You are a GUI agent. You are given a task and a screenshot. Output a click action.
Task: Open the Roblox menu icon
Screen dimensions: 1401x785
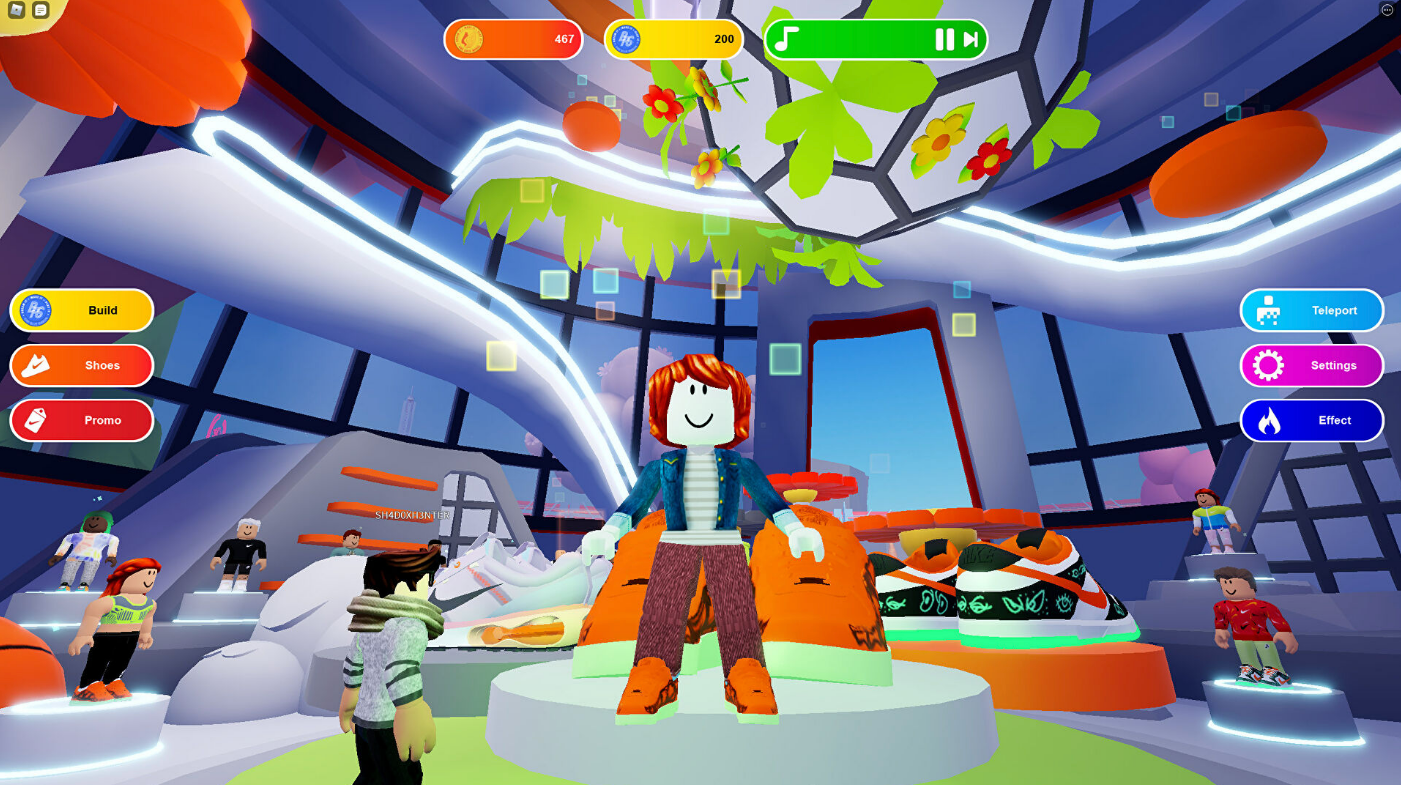pos(17,10)
